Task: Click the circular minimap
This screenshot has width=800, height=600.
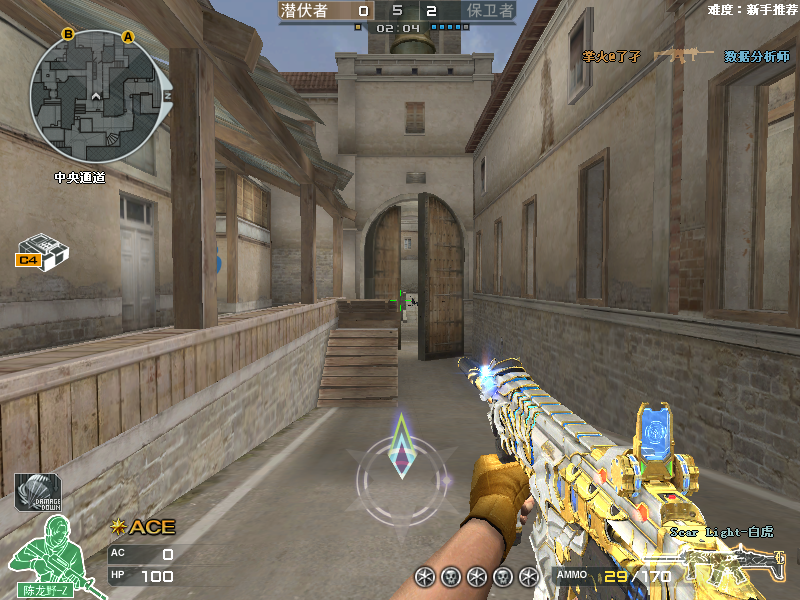Action: click(95, 97)
